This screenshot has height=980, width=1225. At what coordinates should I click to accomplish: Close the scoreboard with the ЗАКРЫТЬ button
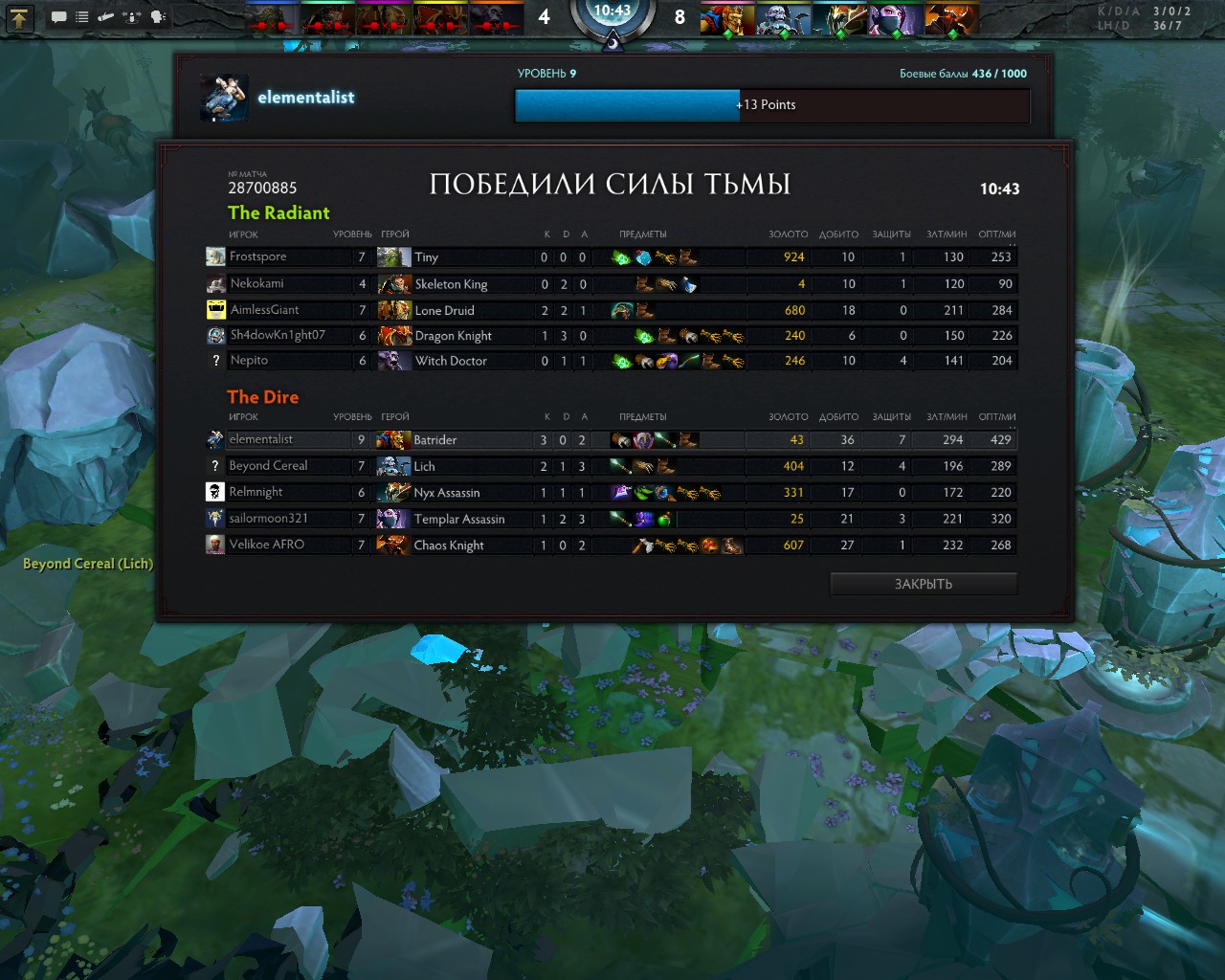click(923, 584)
